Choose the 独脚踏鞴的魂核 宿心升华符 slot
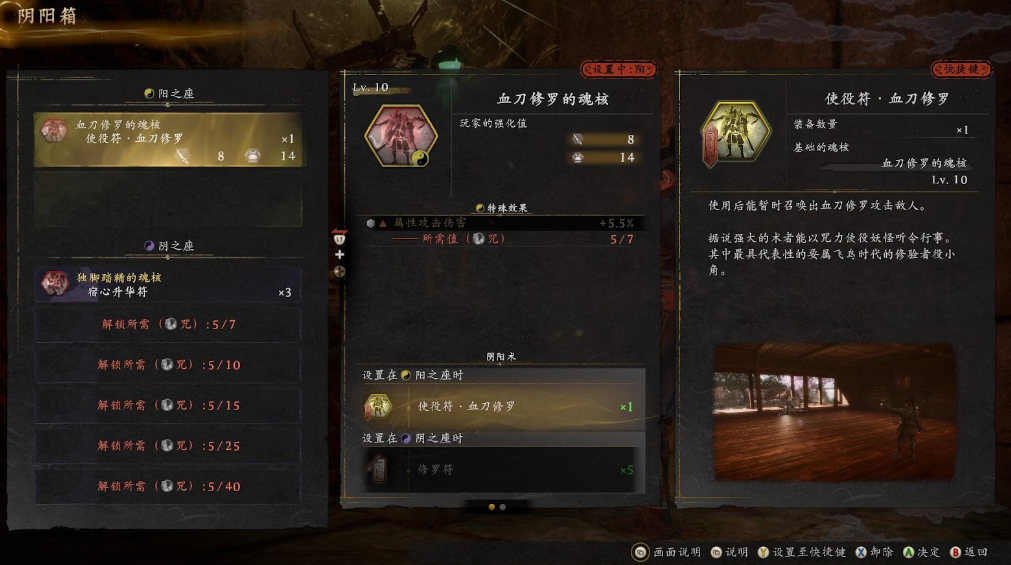The height and width of the screenshot is (565, 1011). click(x=168, y=285)
